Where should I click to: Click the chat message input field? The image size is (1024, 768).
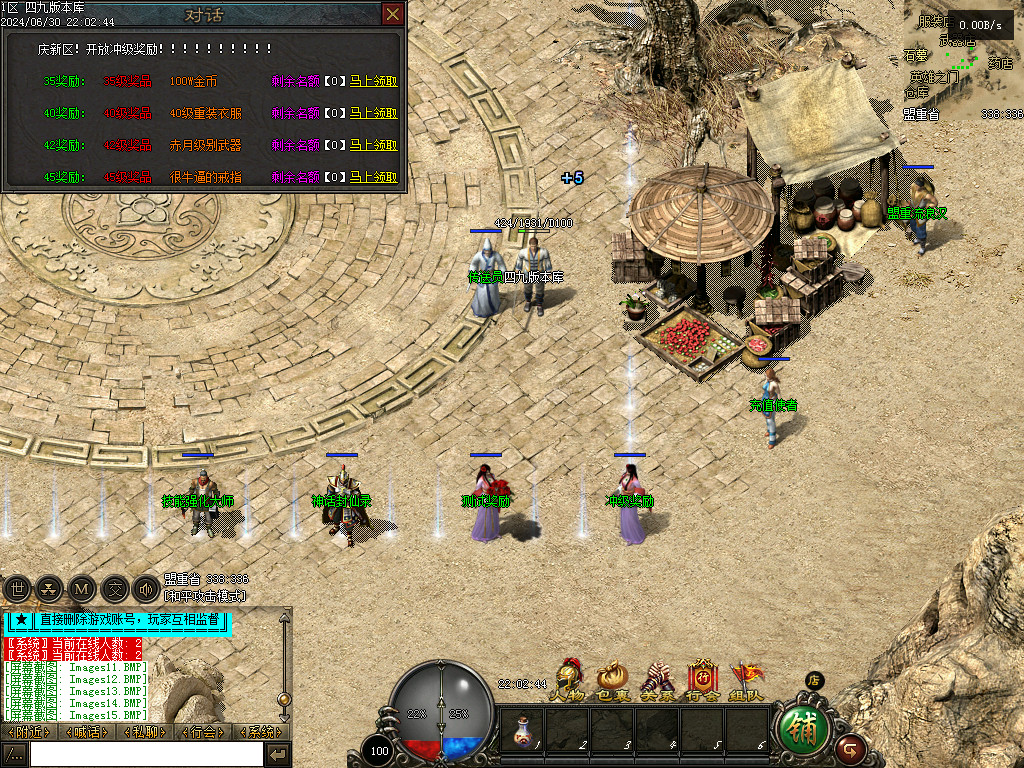[x=146, y=754]
